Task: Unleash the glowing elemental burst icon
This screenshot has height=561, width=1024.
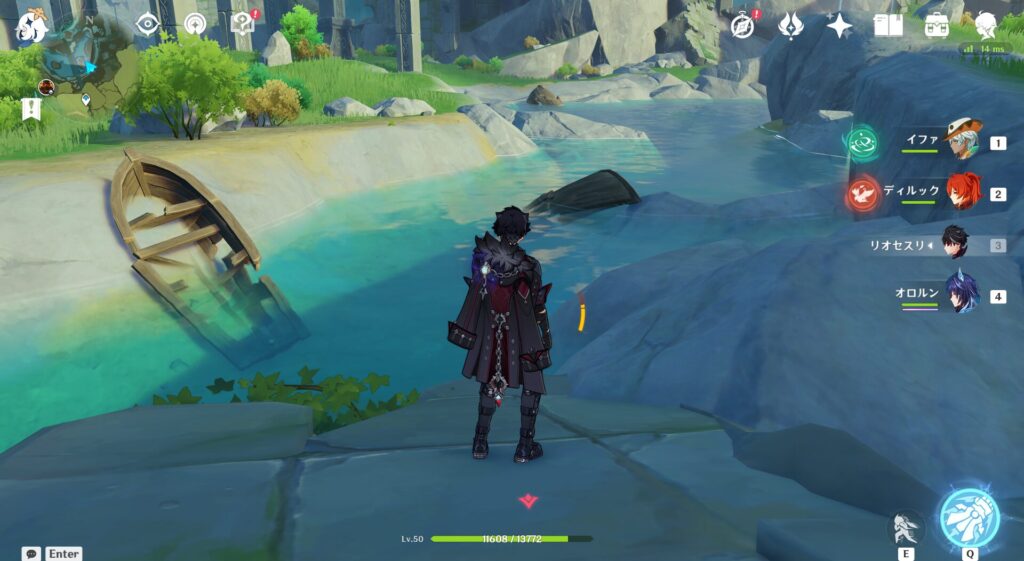Action: pos(969,519)
